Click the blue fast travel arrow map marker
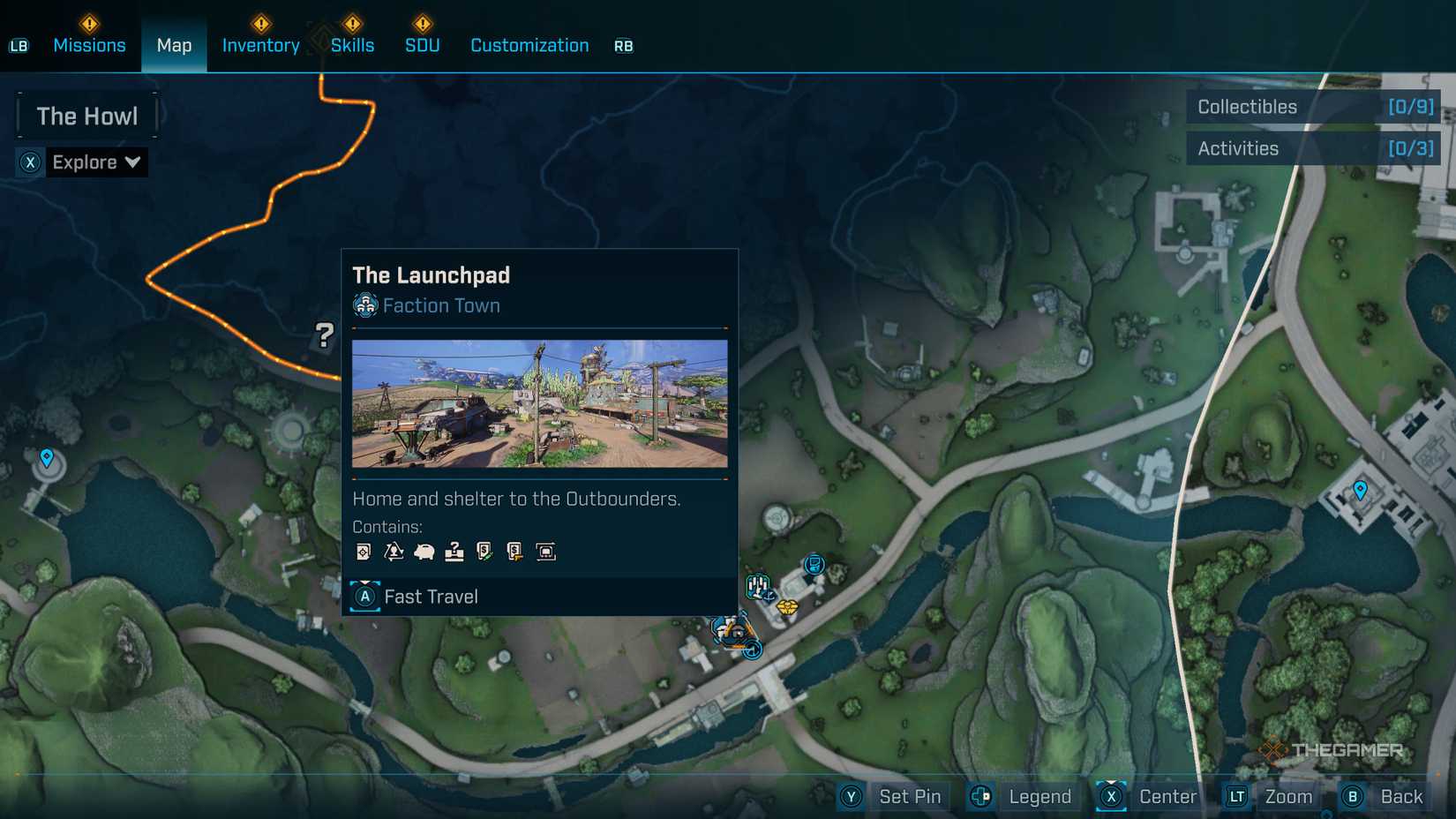This screenshot has width=1456, height=819. coord(752,650)
